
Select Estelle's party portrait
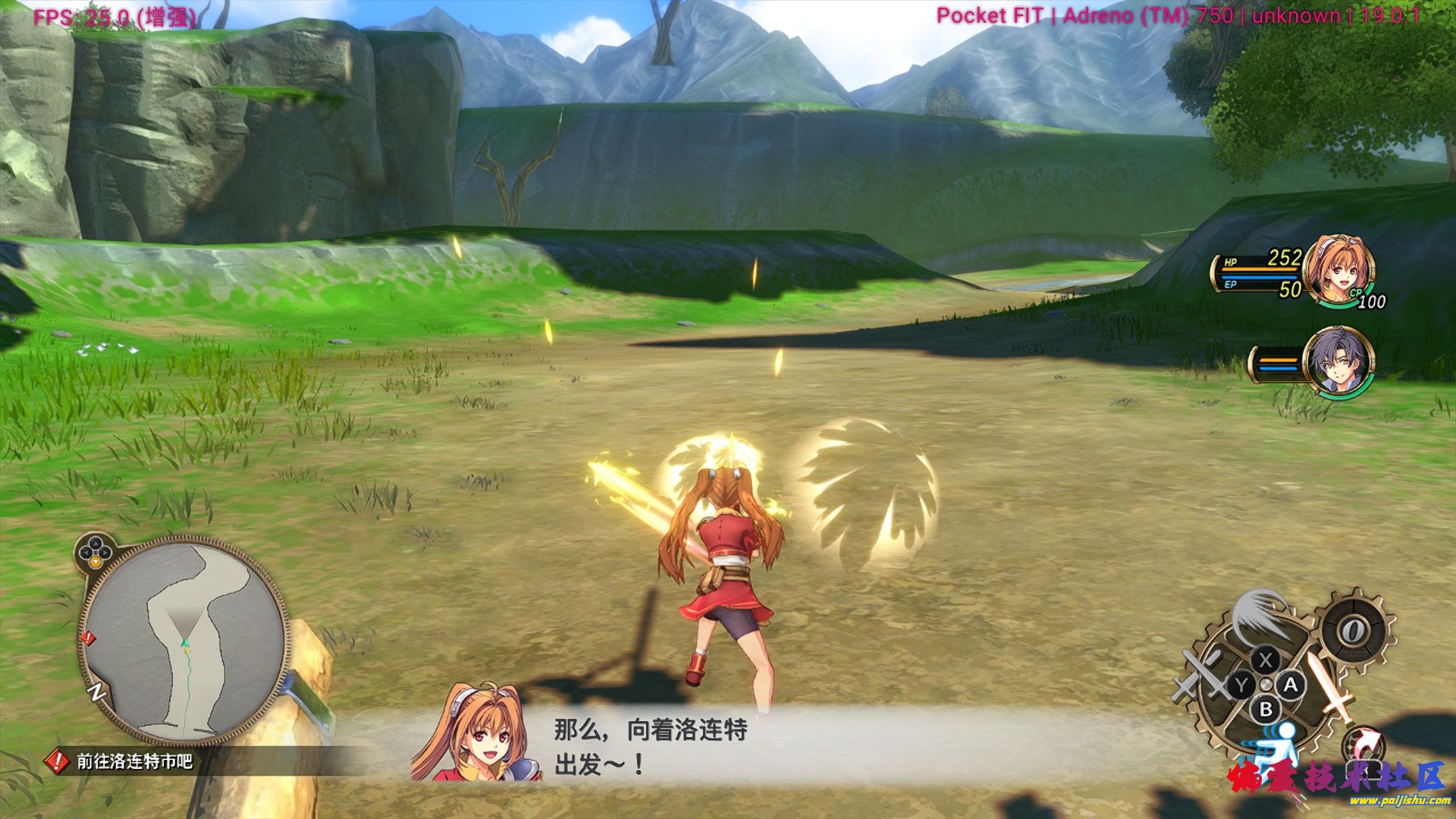click(x=1338, y=271)
